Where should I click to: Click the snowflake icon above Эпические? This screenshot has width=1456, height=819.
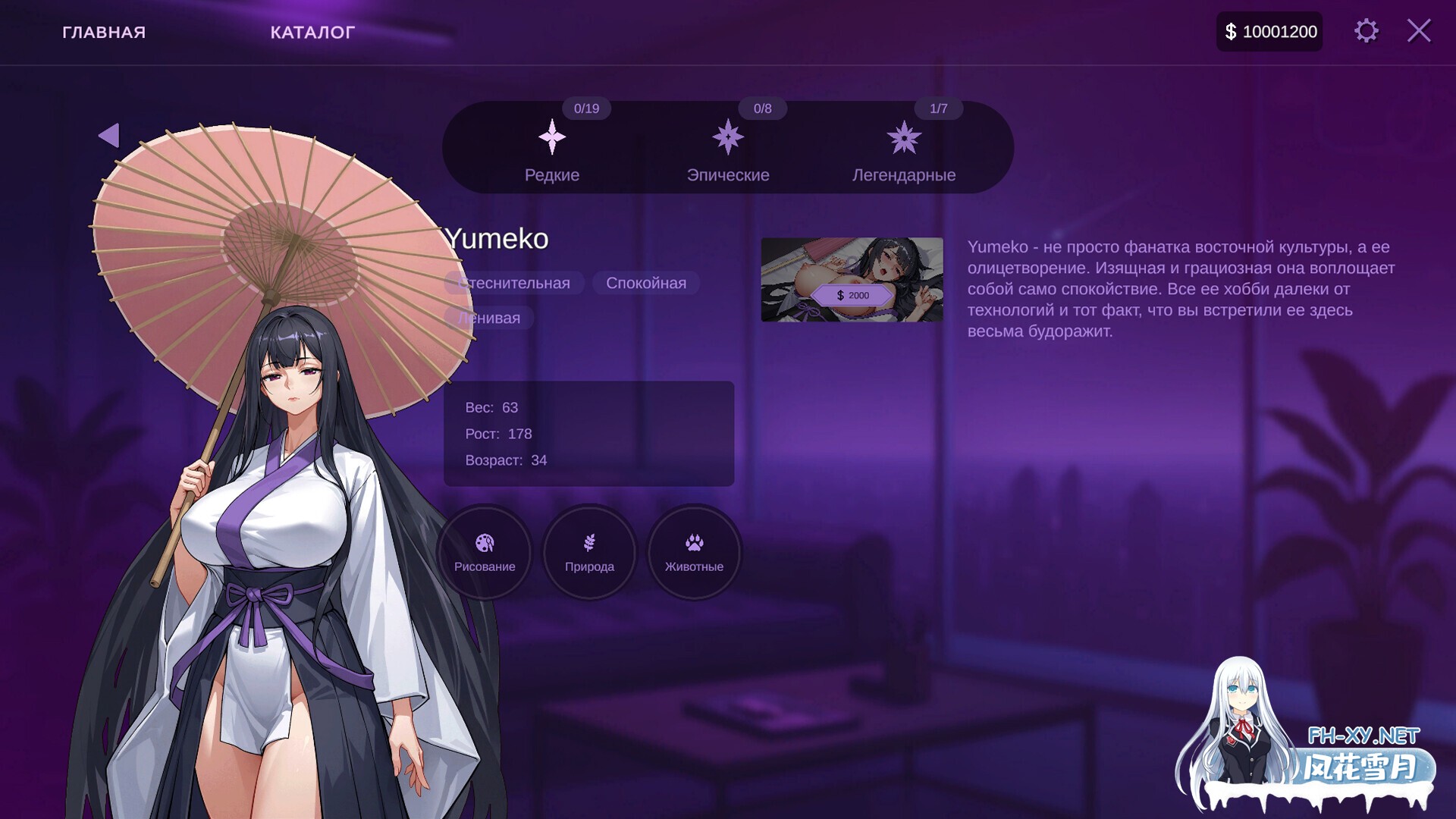(x=729, y=138)
